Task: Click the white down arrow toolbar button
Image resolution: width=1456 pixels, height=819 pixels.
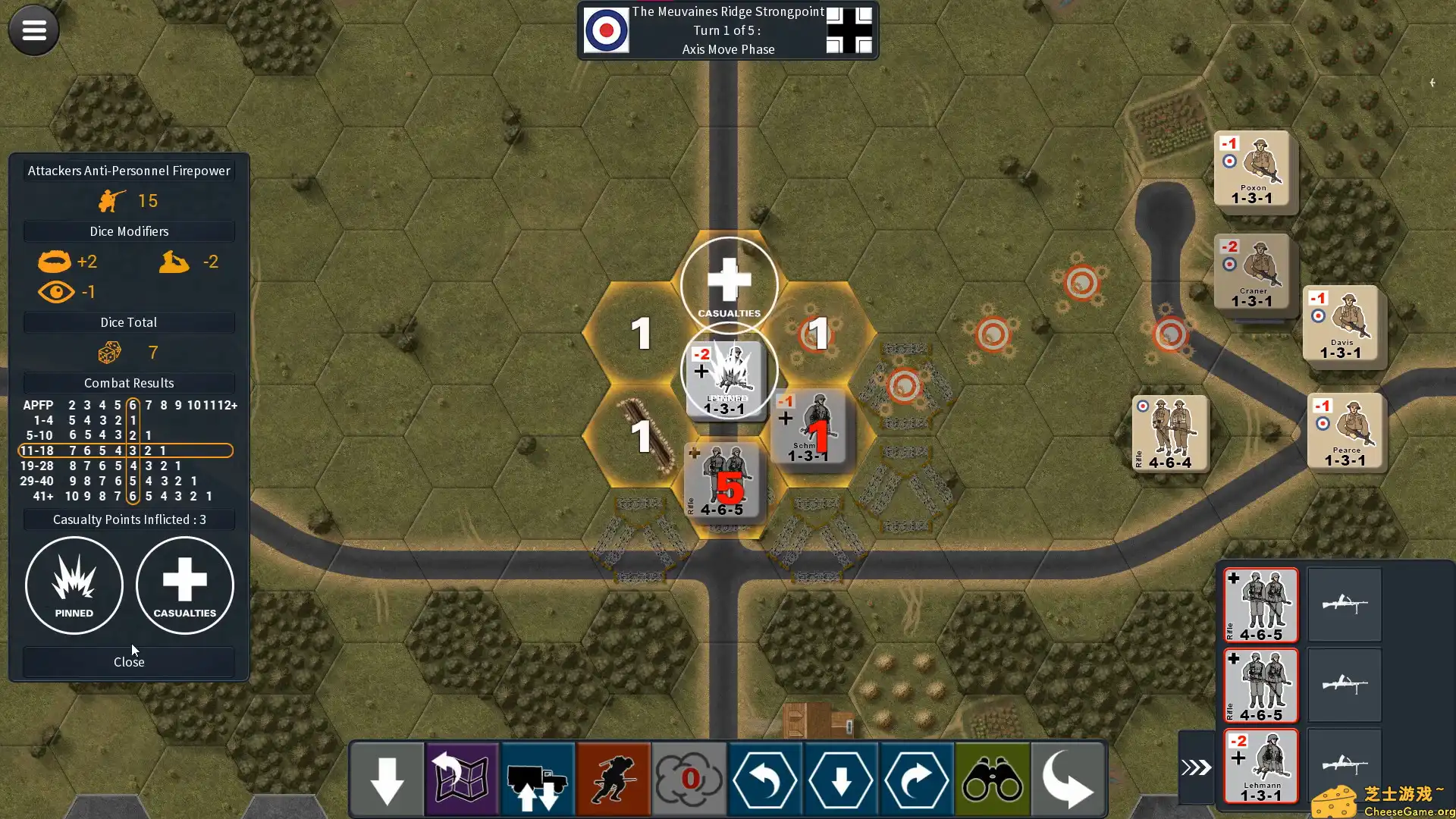Action: 387,779
